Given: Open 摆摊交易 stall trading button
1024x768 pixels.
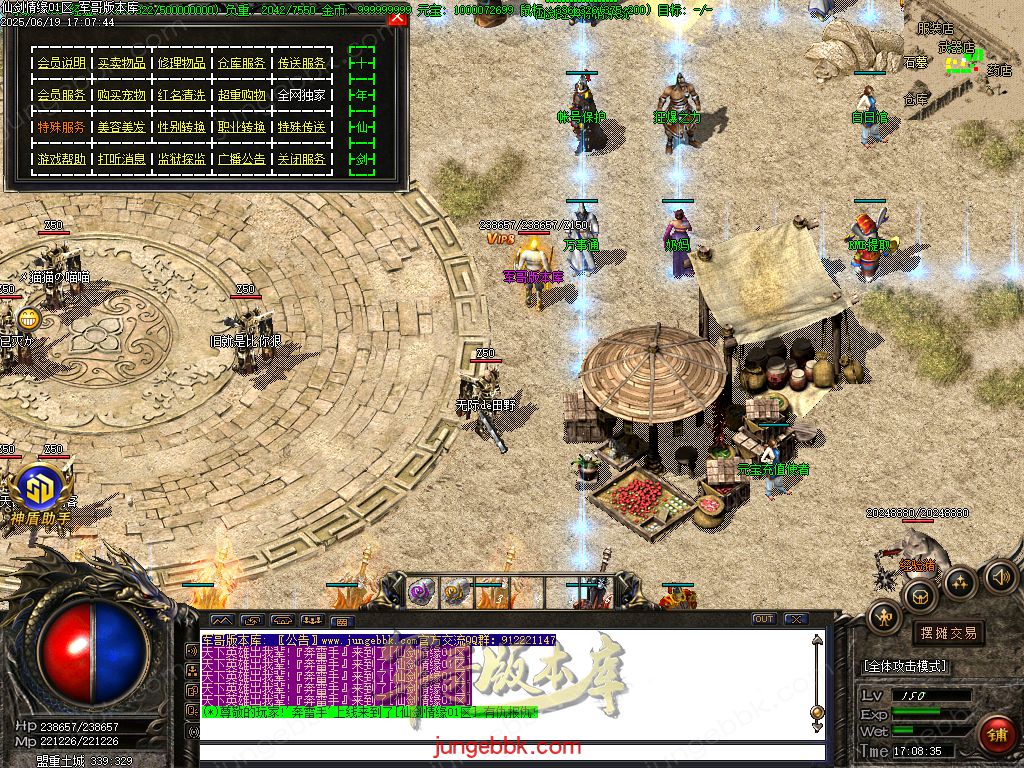Looking at the screenshot, I should [946, 633].
